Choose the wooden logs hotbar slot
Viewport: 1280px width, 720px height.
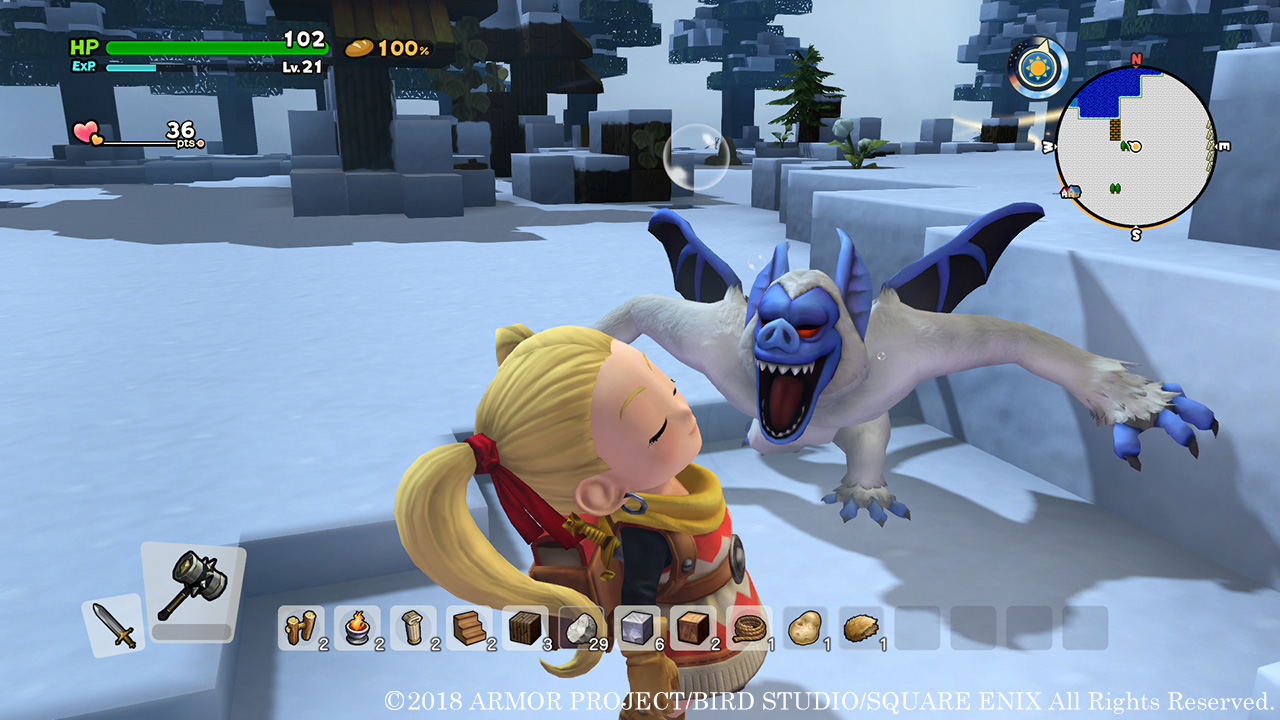click(300, 628)
